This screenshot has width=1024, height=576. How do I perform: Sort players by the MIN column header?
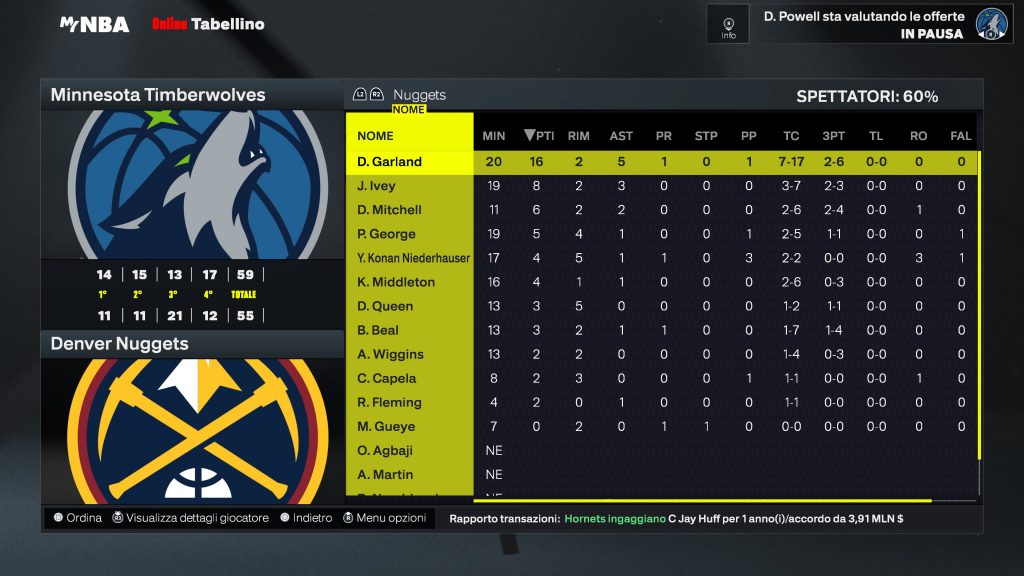coord(494,136)
